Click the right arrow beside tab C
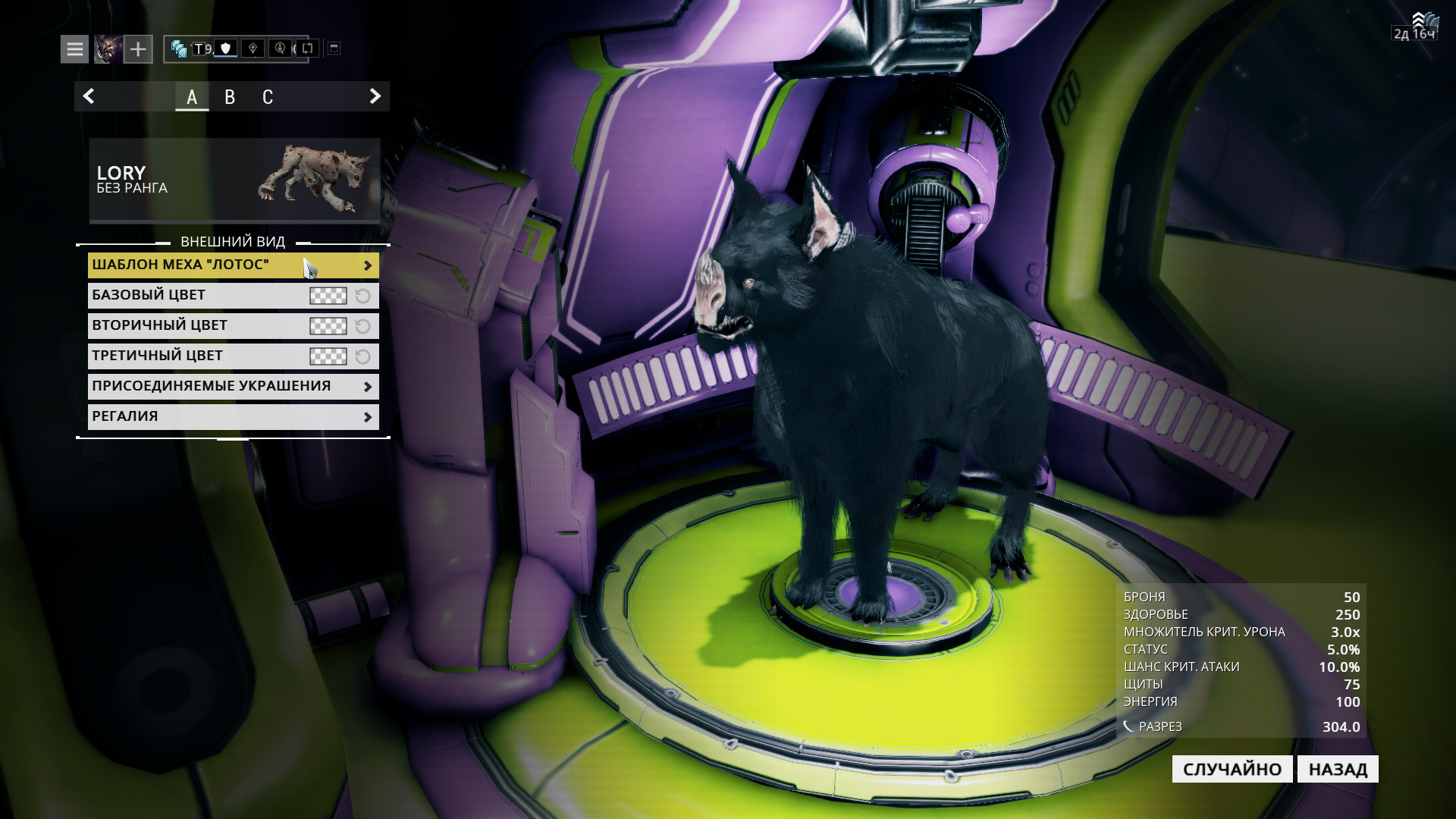Image resolution: width=1456 pixels, height=819 pixels. click(x=373, y=96)
